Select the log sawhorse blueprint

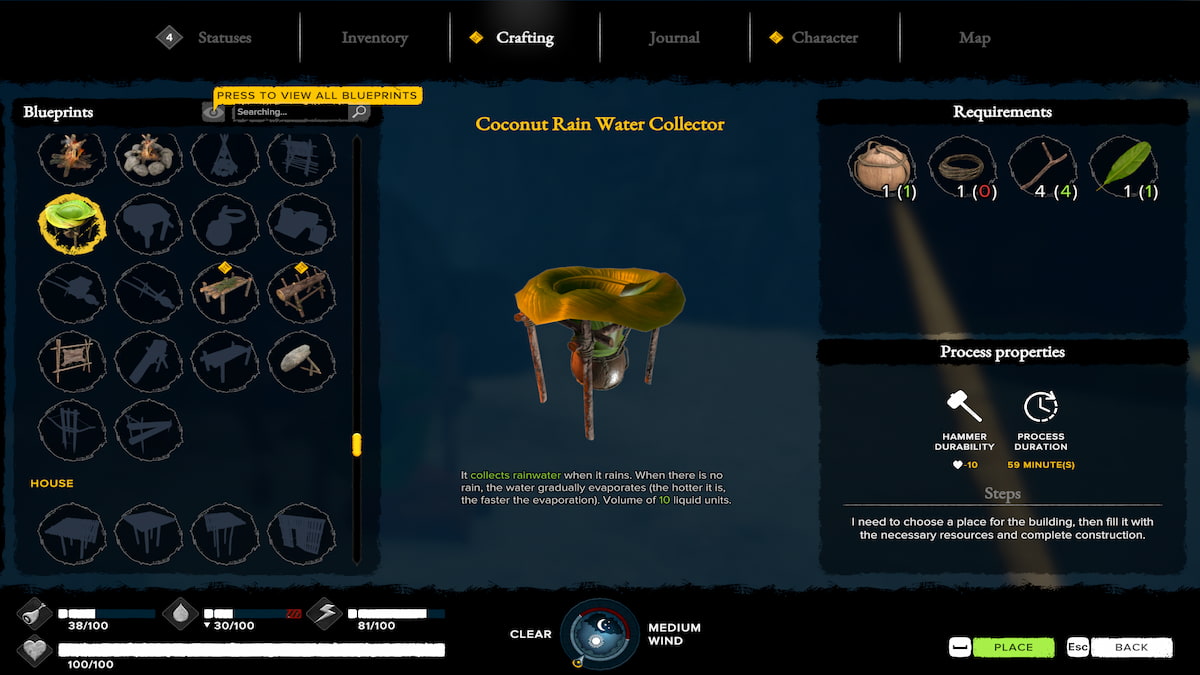pyautogui.click(x=301, y=291)
